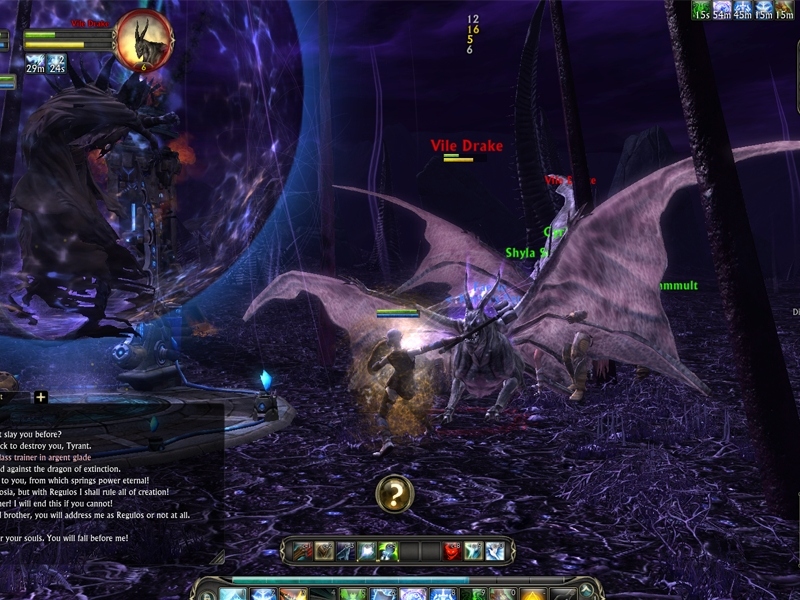Click the target debuff icon showing 24s

(57, 64)
